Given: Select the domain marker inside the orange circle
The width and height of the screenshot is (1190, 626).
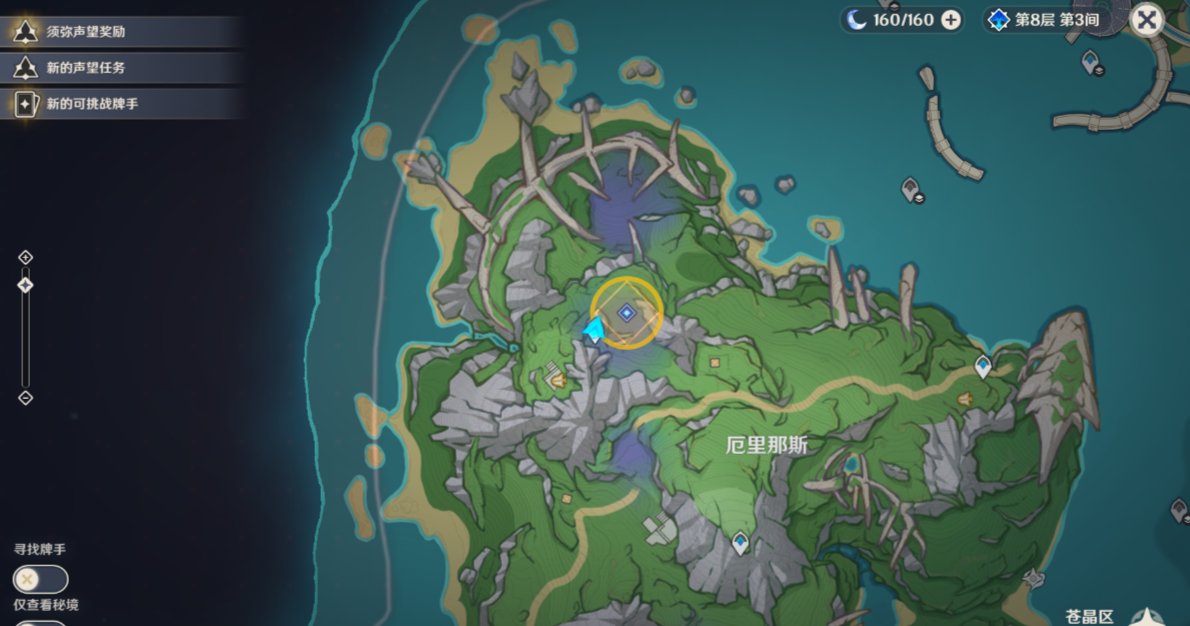Looking at the screenshot, I should tap(626, 313).
